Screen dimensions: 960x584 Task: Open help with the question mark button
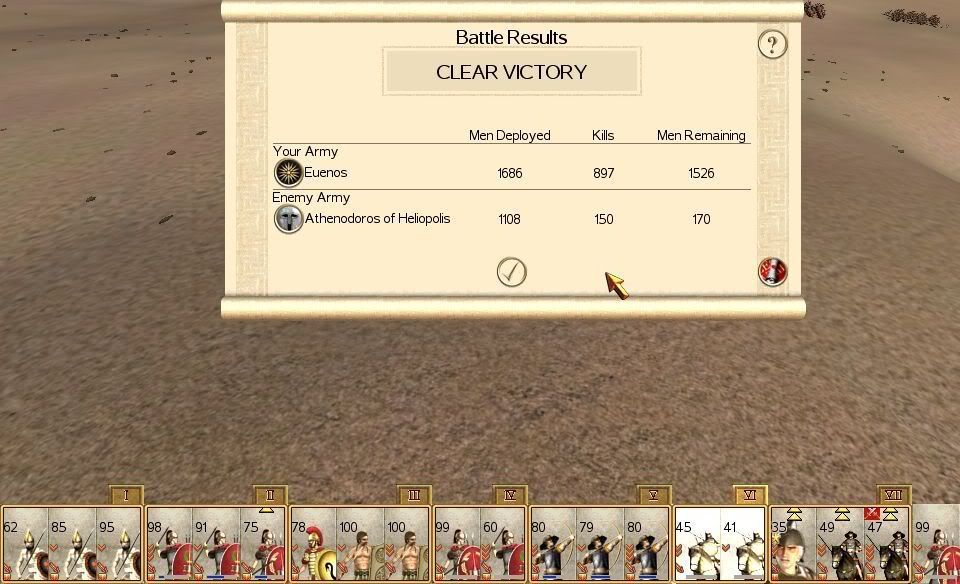pos(772,44)
